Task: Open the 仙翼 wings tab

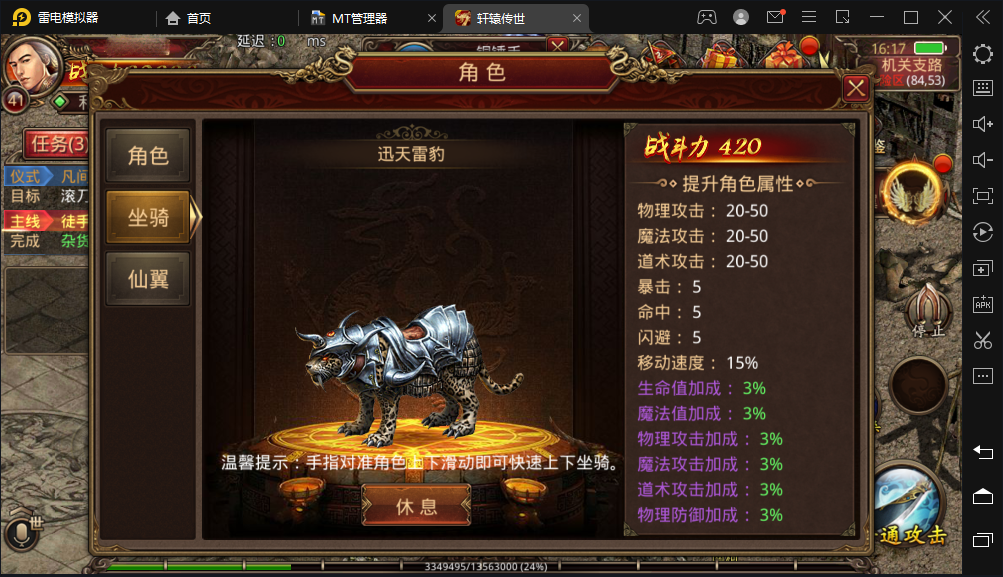Action: click(148, 279)
